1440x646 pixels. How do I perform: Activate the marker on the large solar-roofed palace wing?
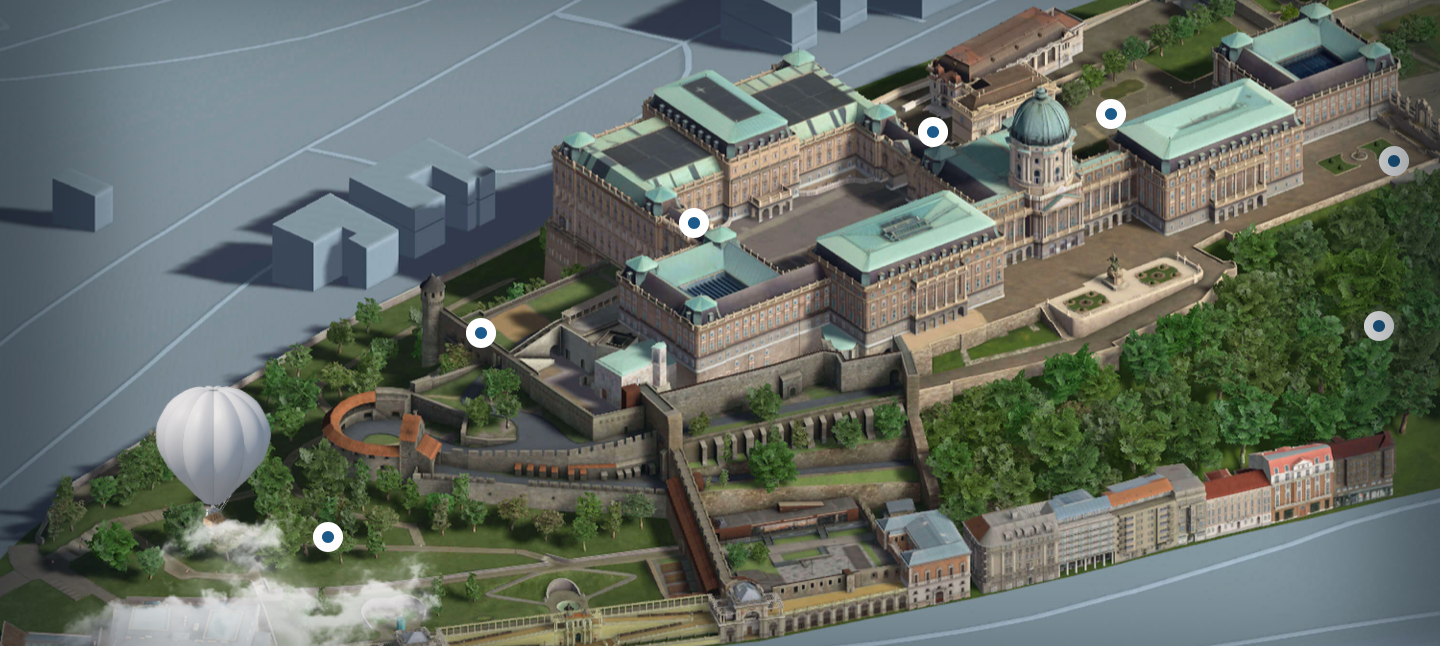(694, 222)
